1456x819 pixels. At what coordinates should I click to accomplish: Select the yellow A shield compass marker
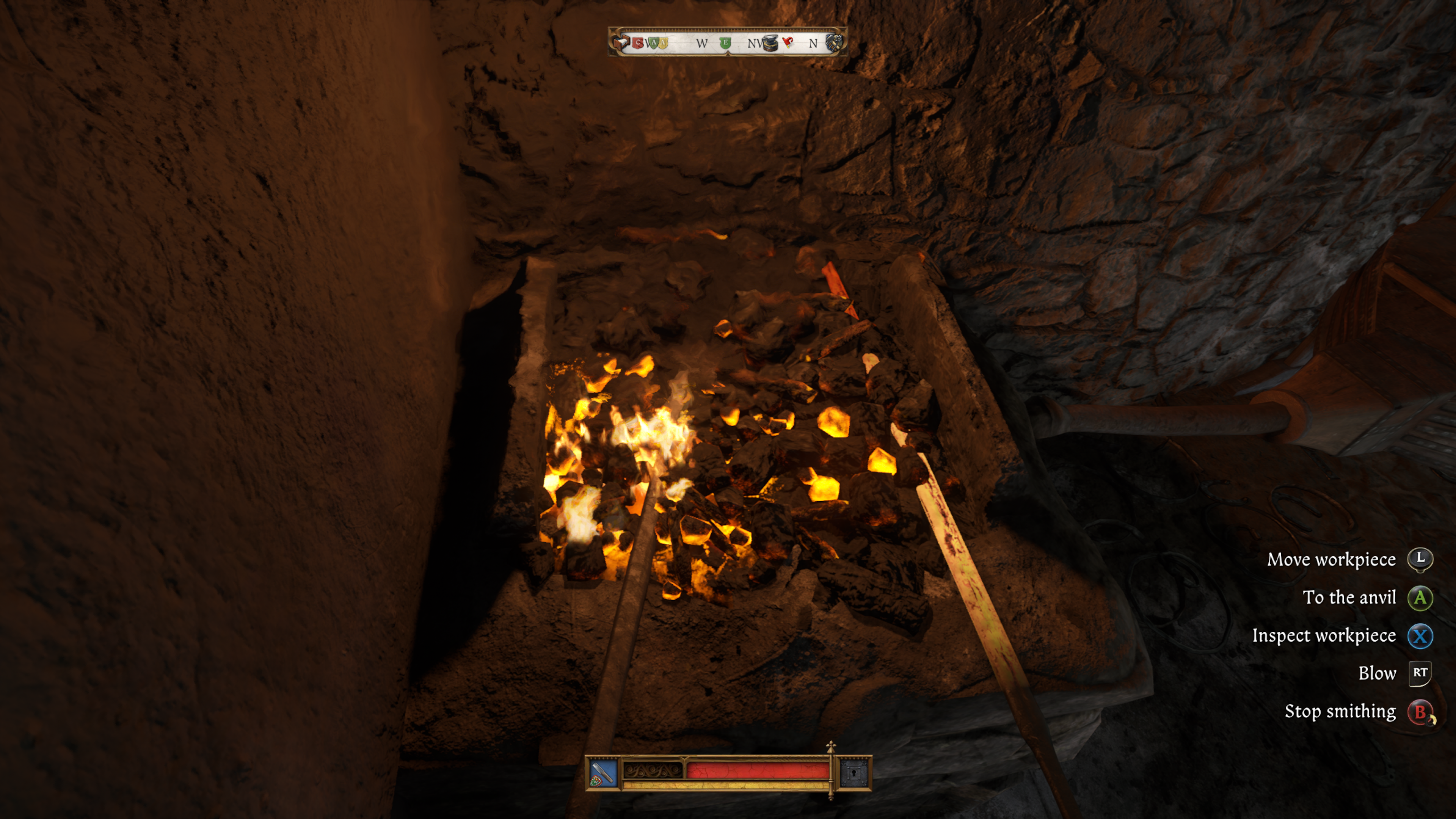click(x=662, y=42)
